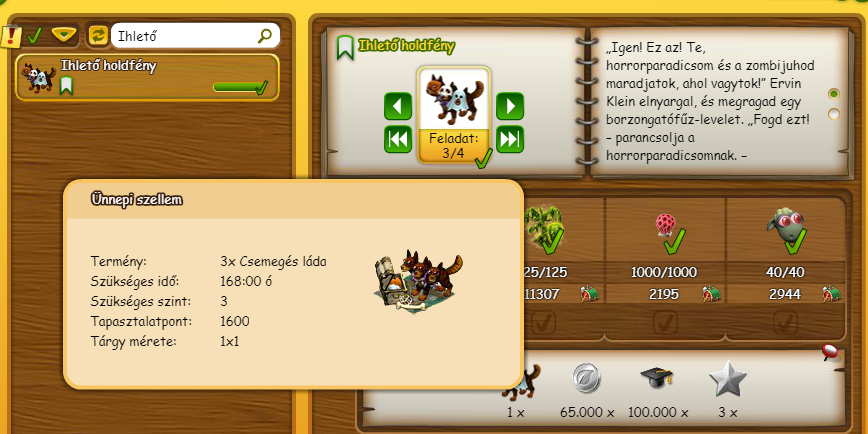Refresh the quest list with the arrows button

coord(98,35)
